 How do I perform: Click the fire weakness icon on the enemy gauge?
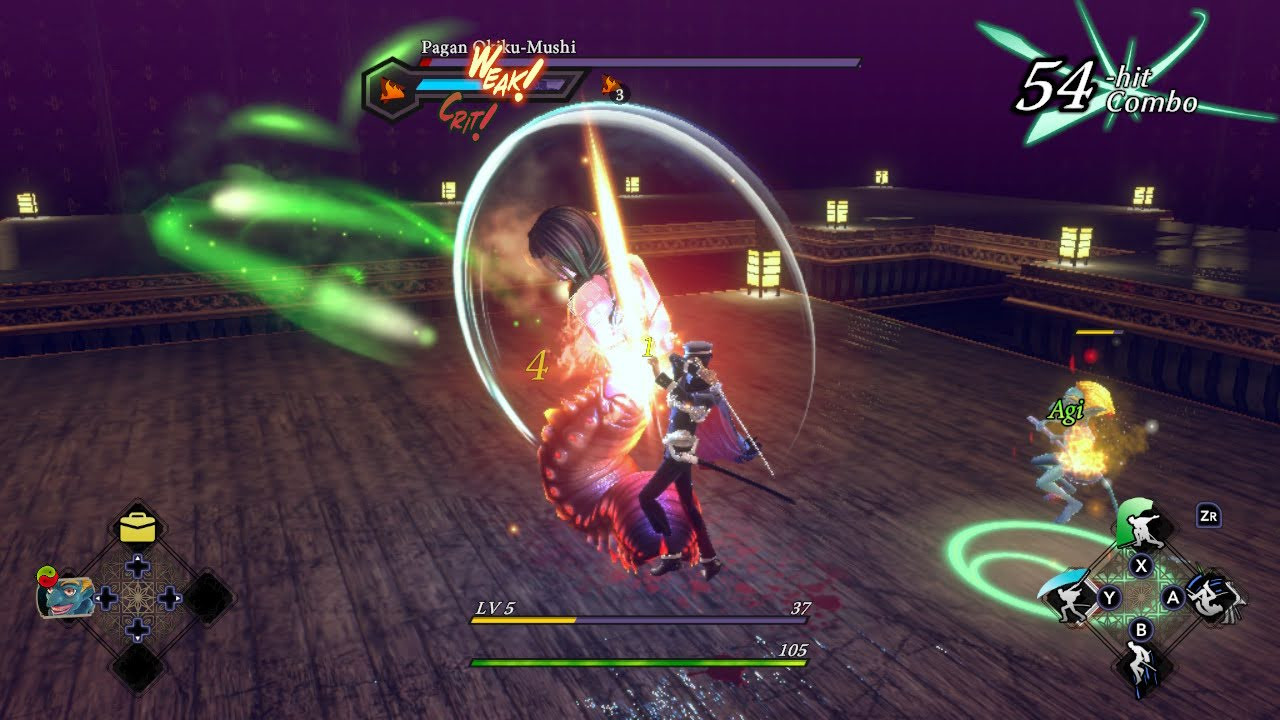[393, 90]
